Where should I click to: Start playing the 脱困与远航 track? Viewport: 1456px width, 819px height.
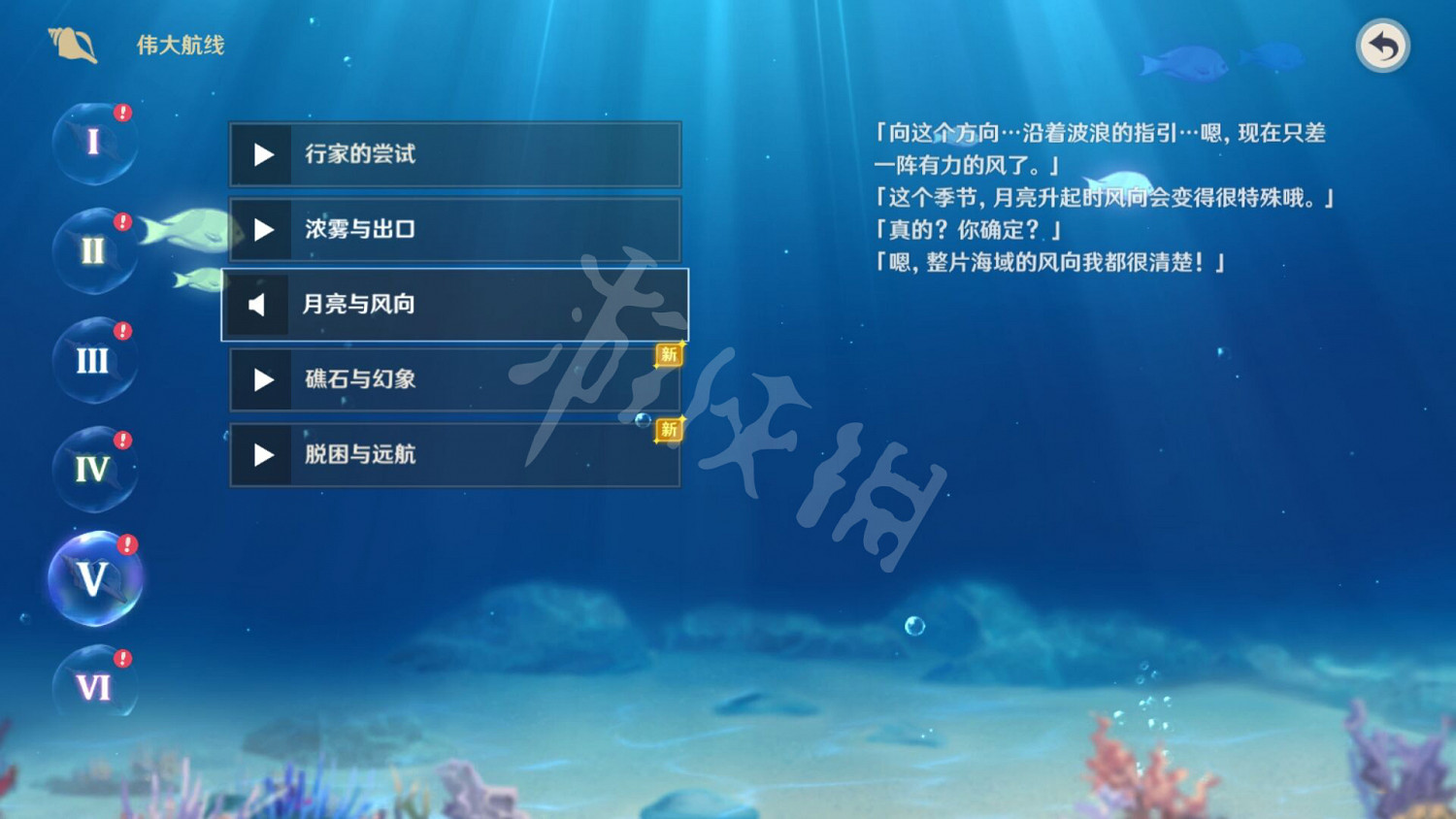click(260, 455)
